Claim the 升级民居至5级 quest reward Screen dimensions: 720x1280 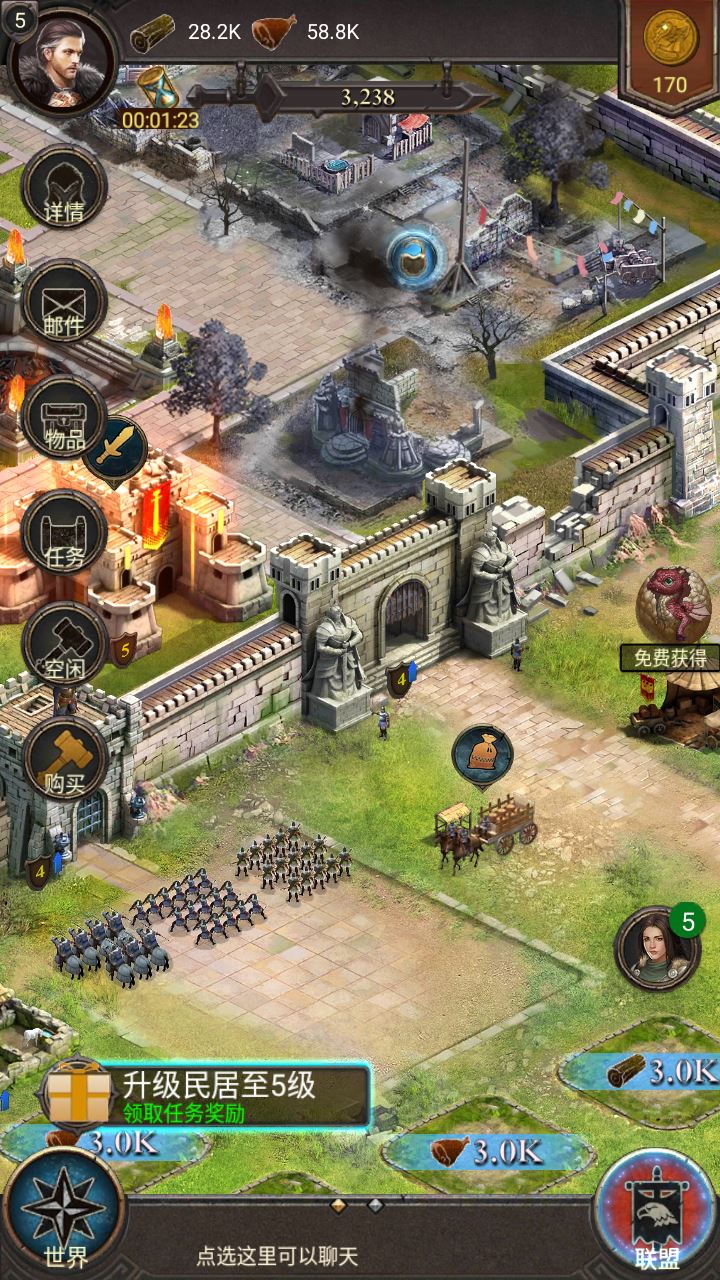(205, 1096)
